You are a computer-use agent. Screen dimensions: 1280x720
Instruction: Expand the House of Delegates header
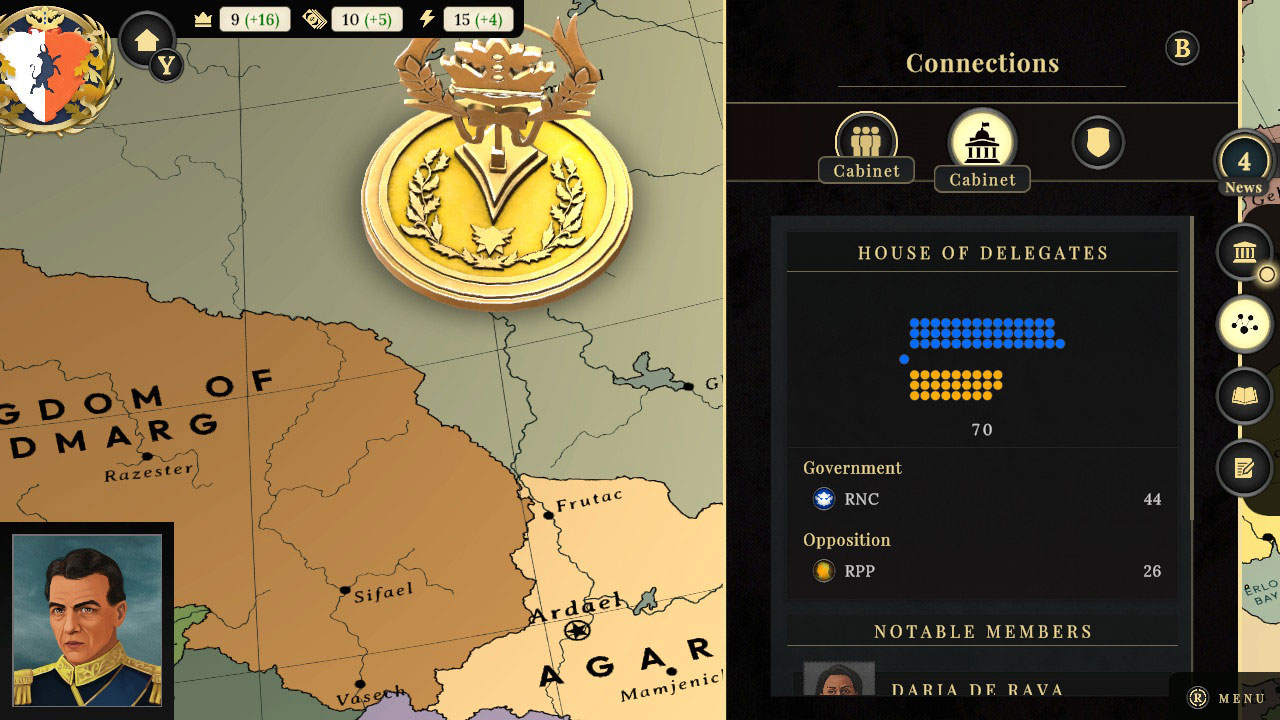pos(982,253)
